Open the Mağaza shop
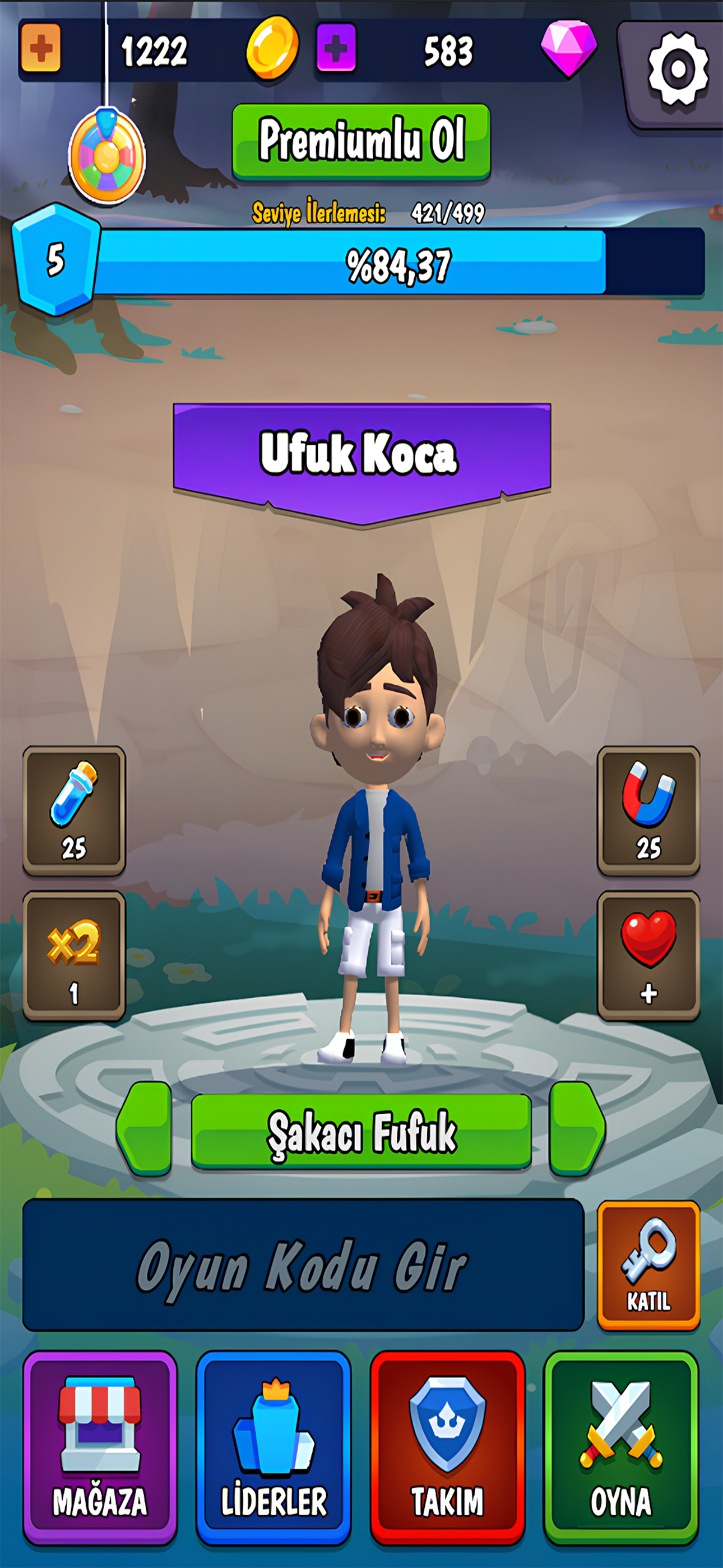The height and width of the screenshot is (1568, 723). [100, 1446]
